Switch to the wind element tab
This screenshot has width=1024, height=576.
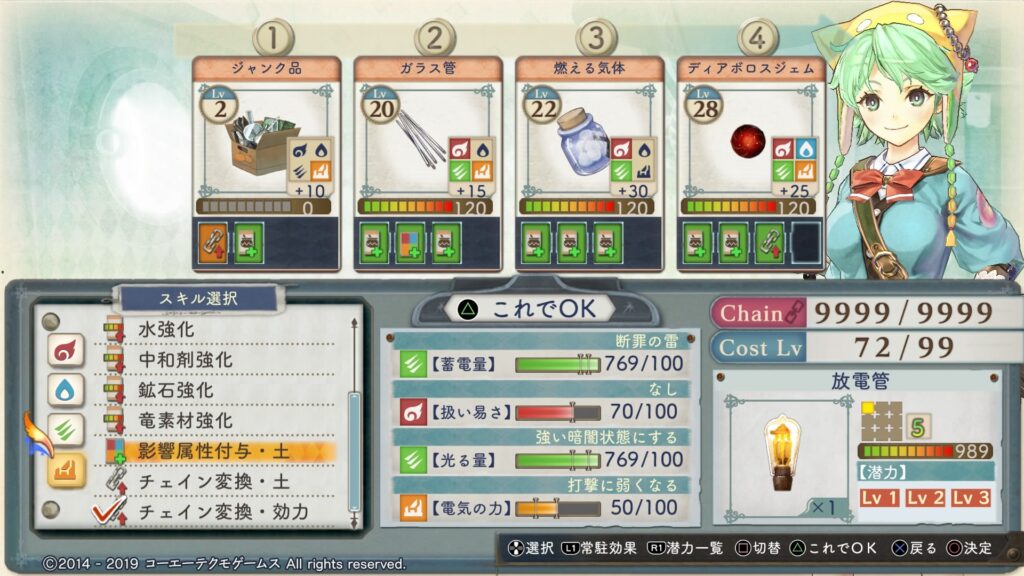[67, 430]
